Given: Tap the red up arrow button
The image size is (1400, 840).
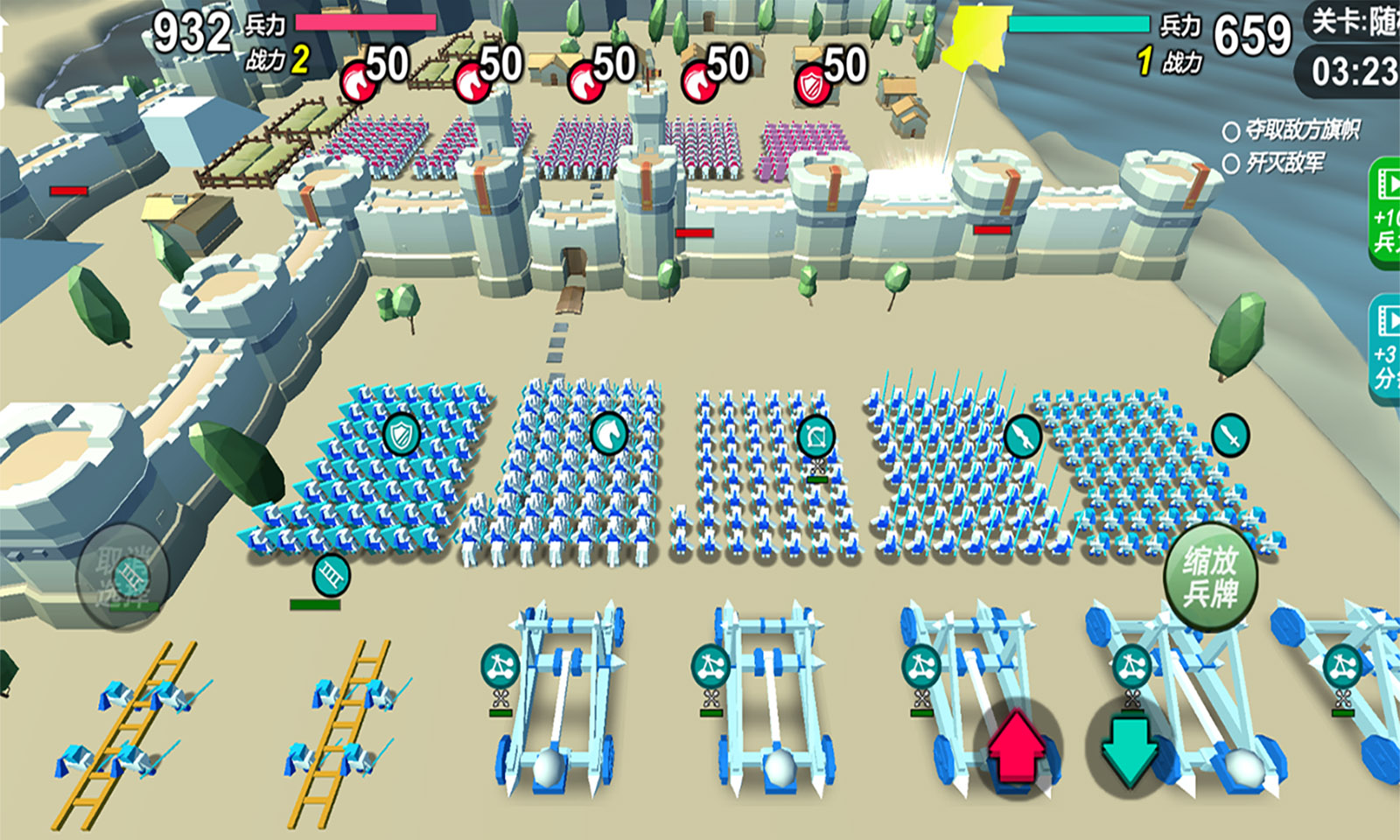Looking at the screenshot, I should pos(1017,748).
